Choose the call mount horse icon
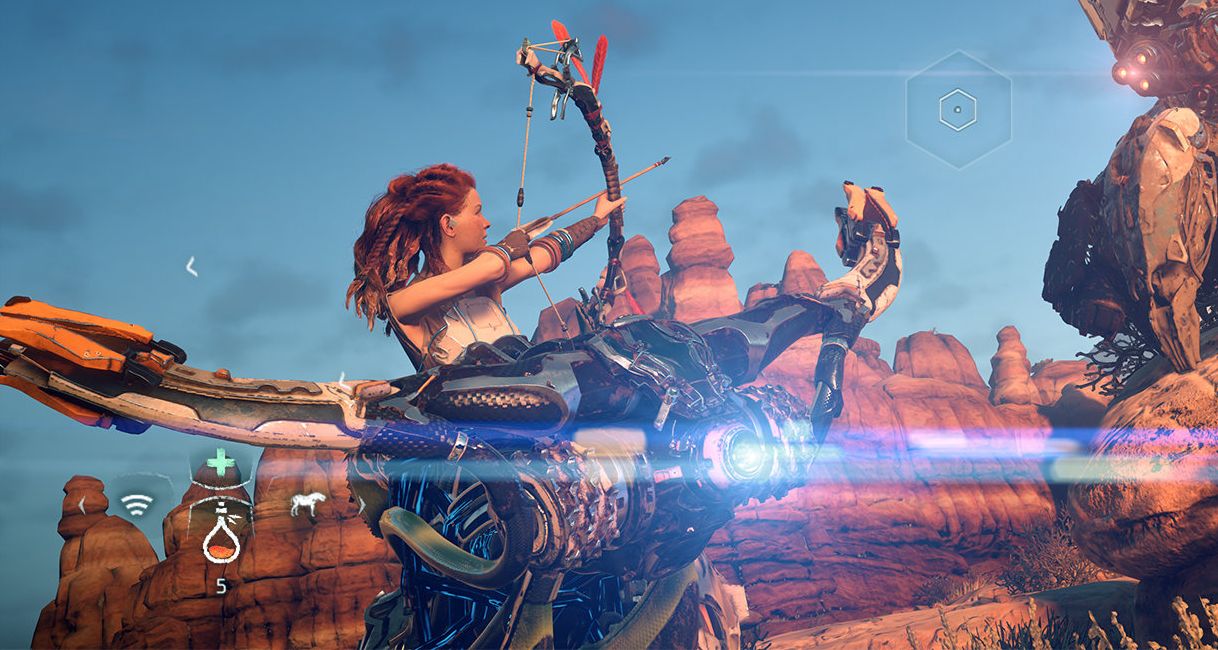This screenshot has width=1218, height=650. [308, 504]
